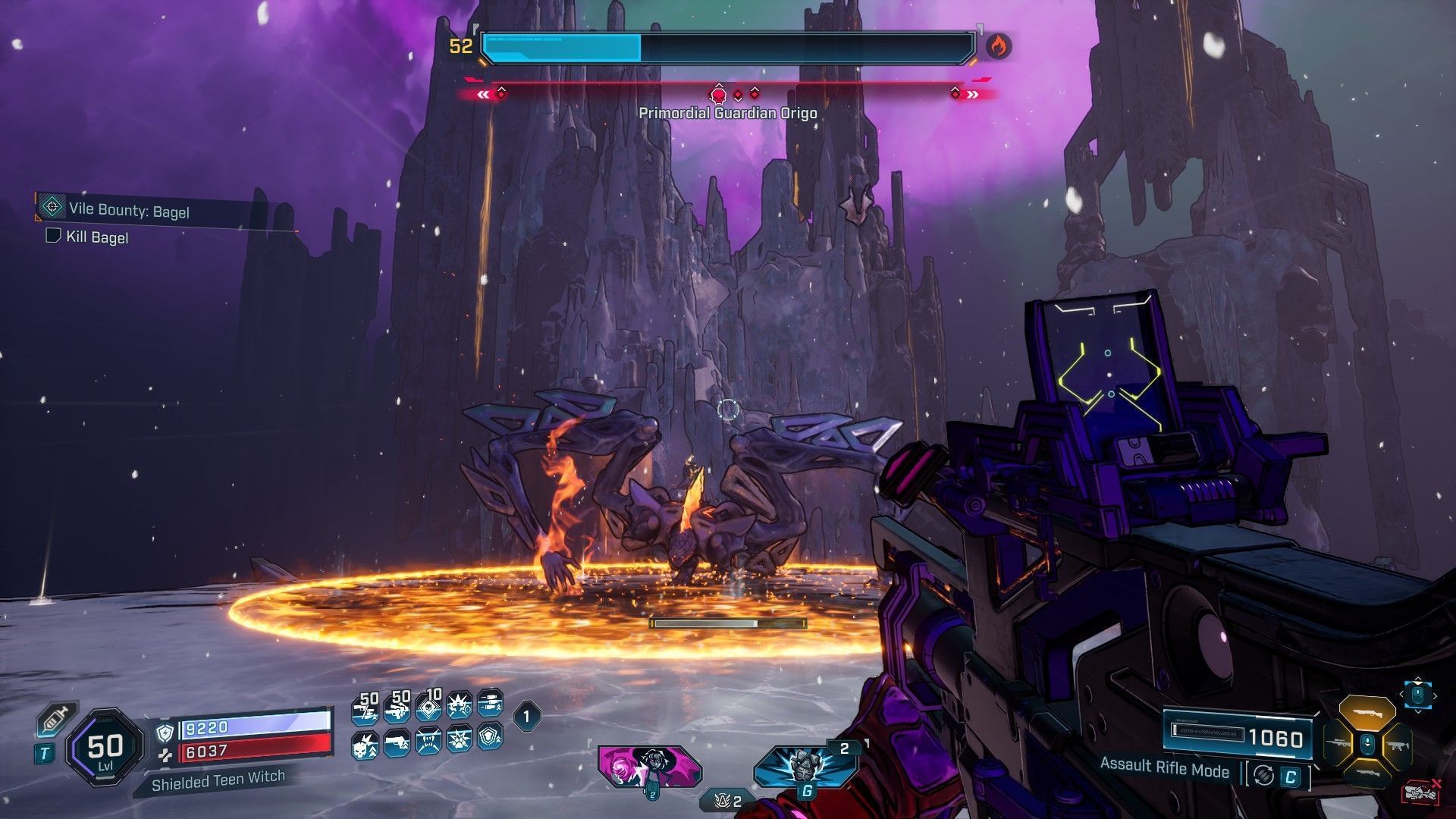Toggle the Kill Bagel objective checkbox

53,236
